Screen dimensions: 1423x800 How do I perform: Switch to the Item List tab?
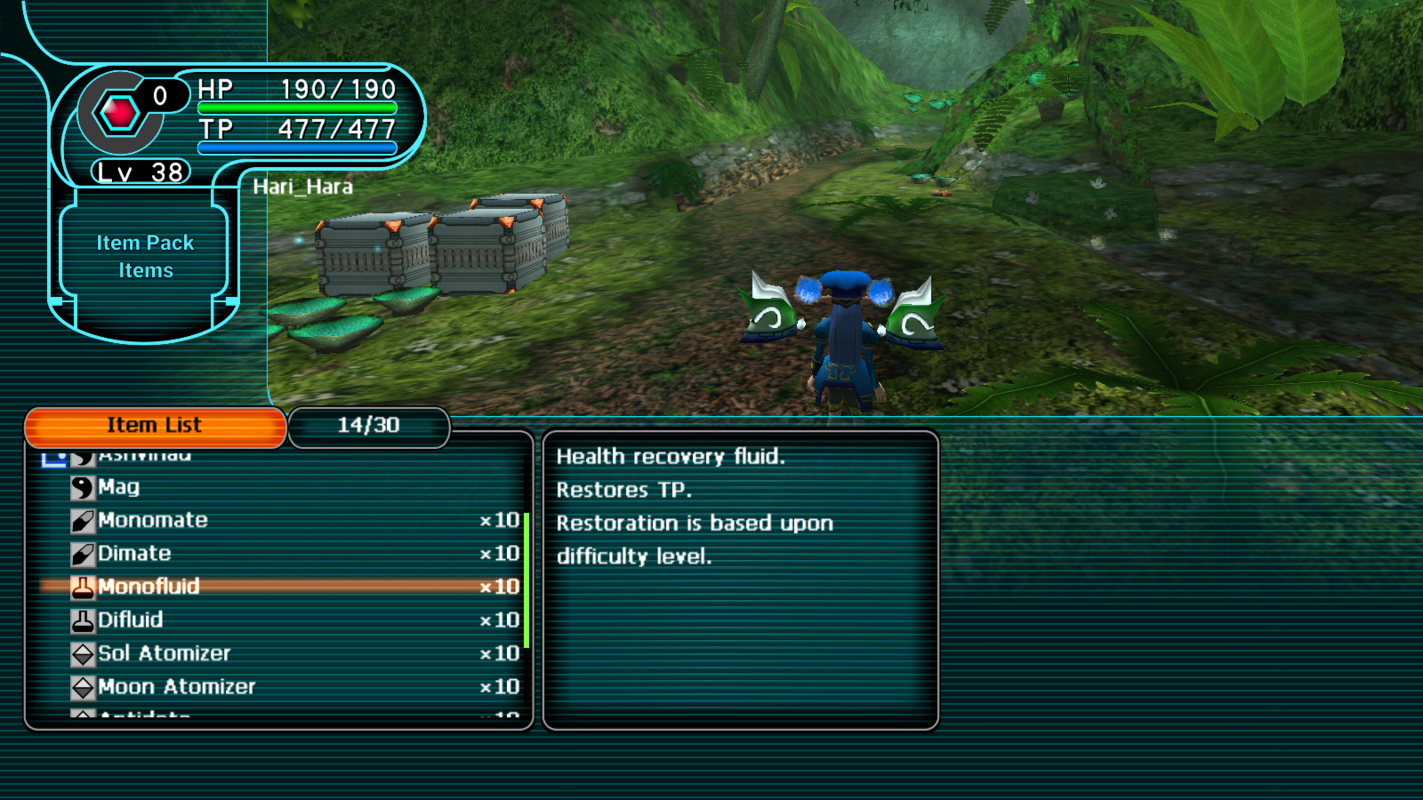point(155,425)
